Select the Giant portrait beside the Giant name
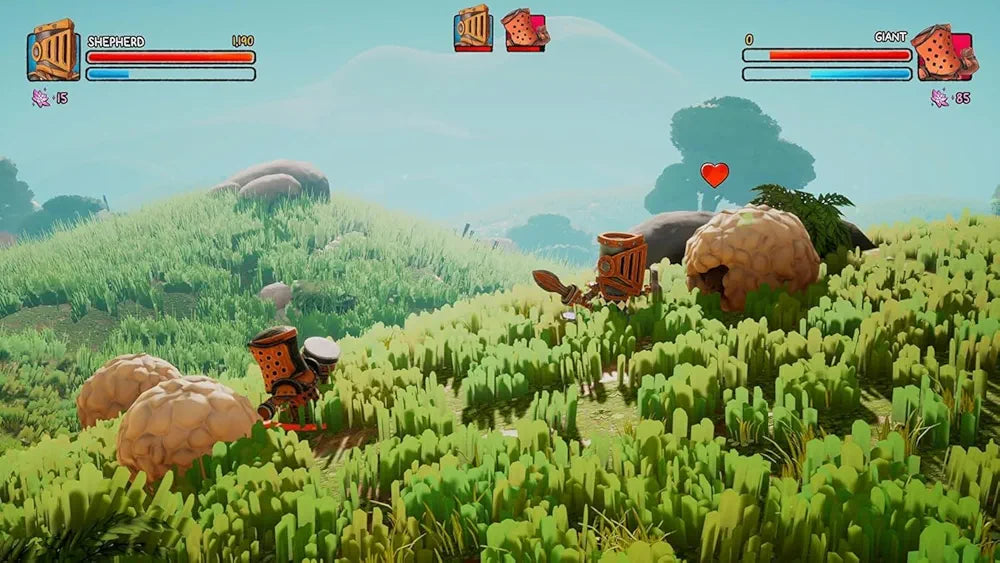 (x=945, y=53)
